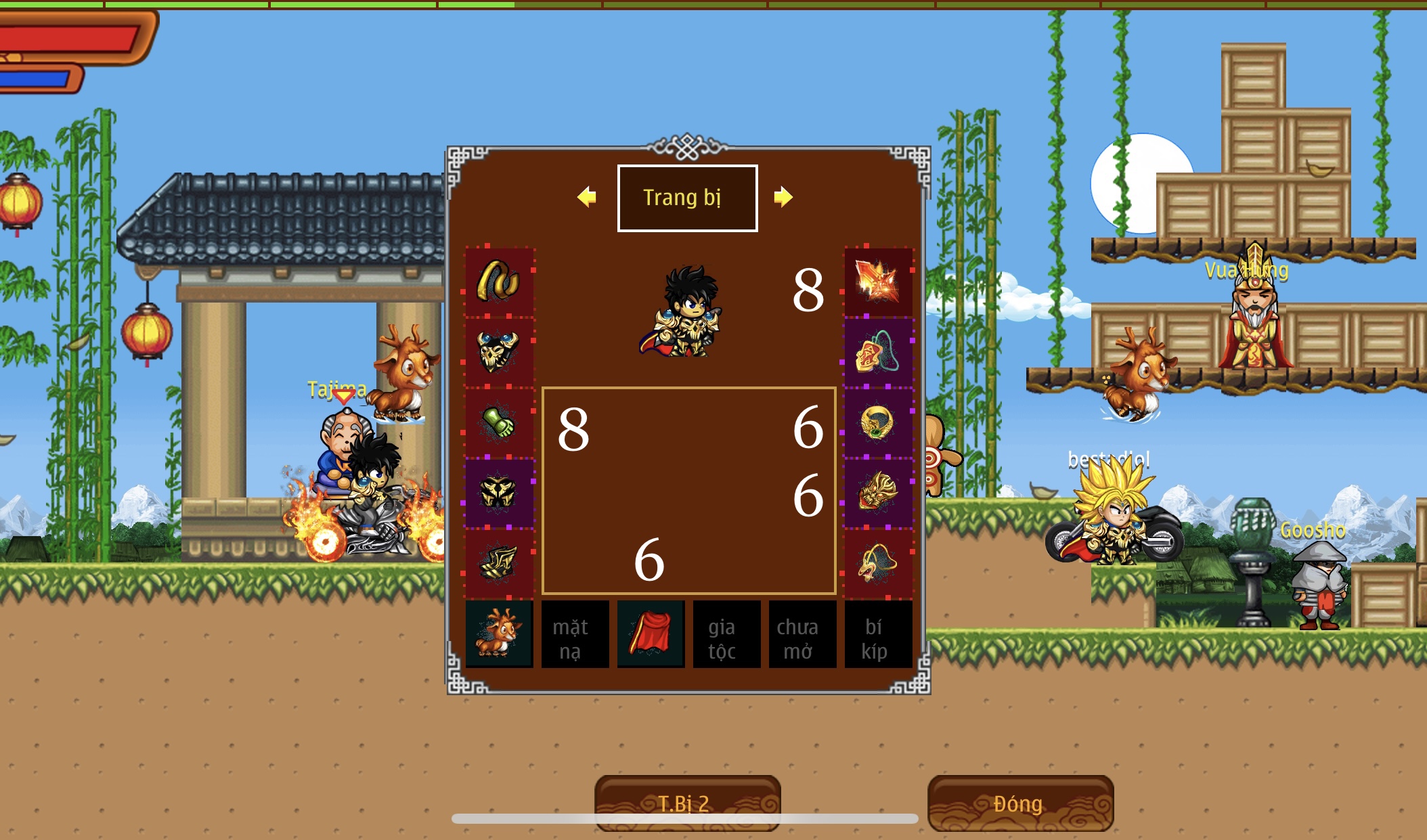Select the dragon necklace slot

pyautogui.click(x=878, y=563)
